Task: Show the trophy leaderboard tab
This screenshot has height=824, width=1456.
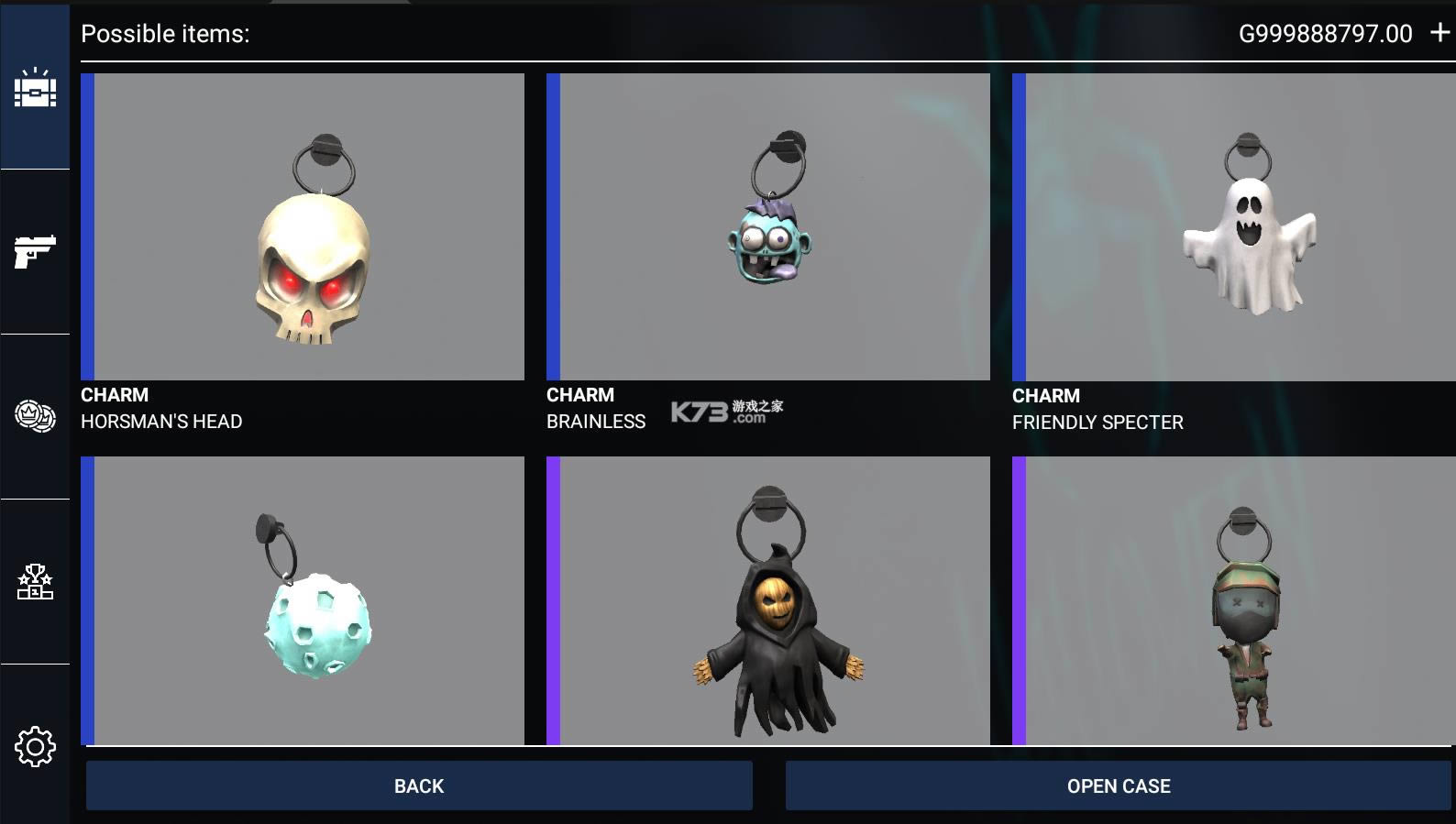Action: tap(35, 582)
